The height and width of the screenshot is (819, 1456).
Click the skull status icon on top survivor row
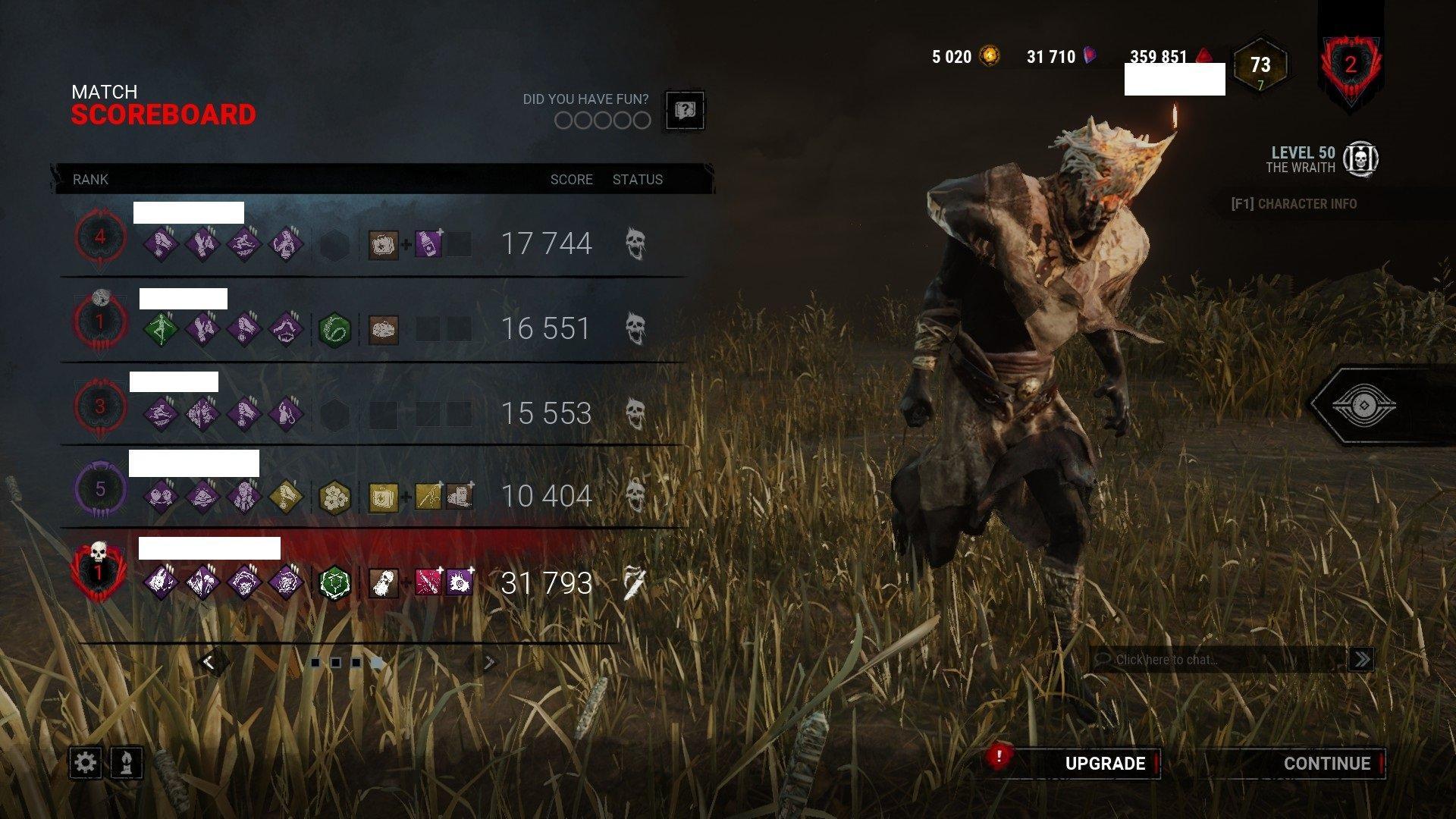pyautogui.click(x=634, y=241)
